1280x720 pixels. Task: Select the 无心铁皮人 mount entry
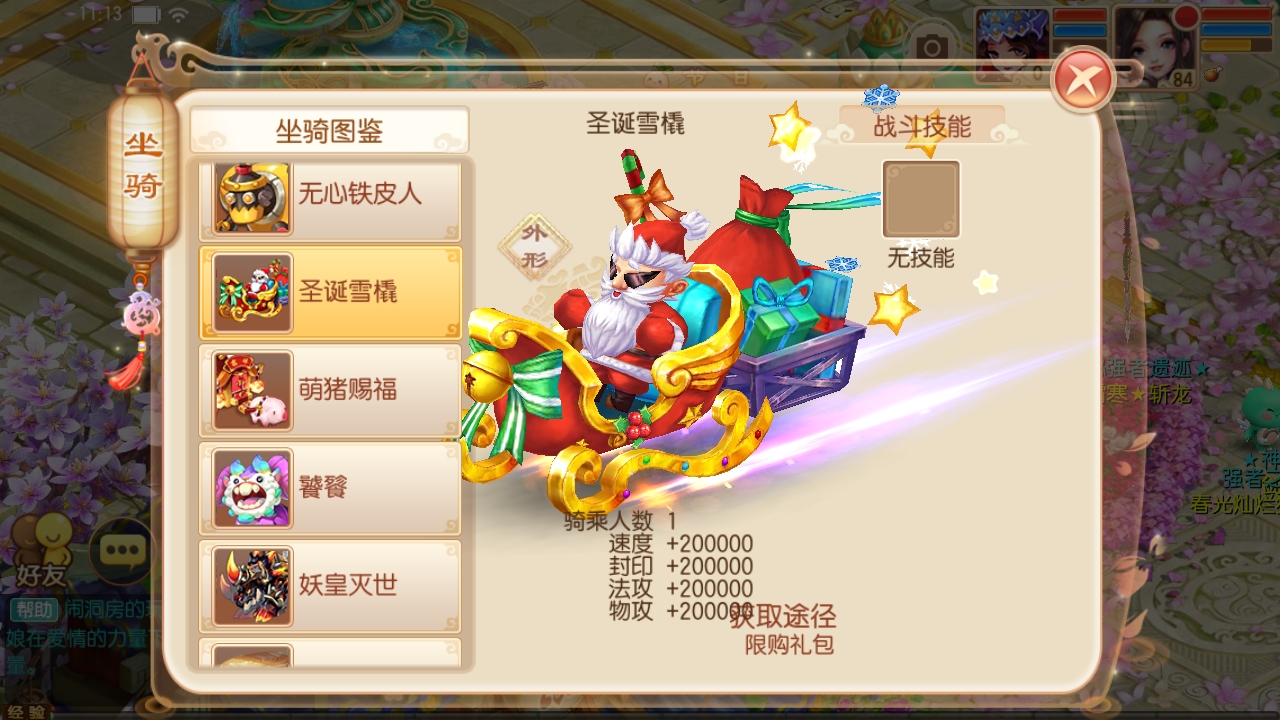click(x=330, y=194)
